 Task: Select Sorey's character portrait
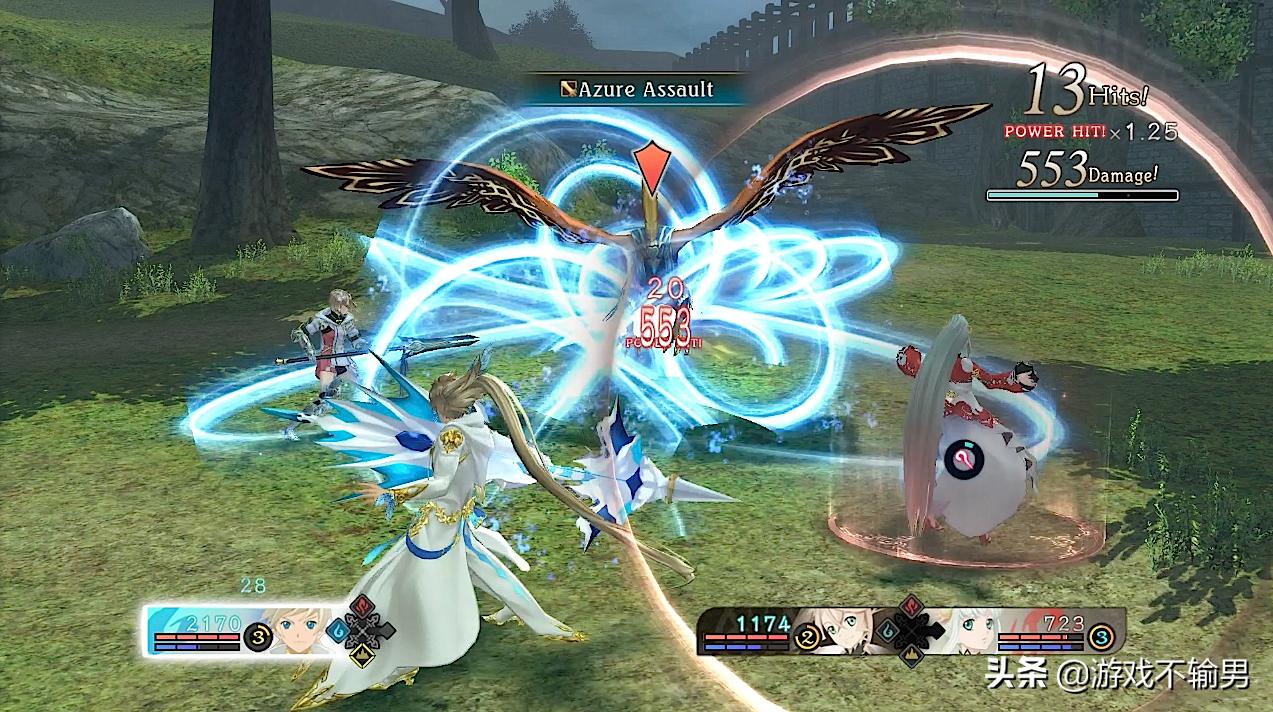pyautogui.click(x=295, y=630)
